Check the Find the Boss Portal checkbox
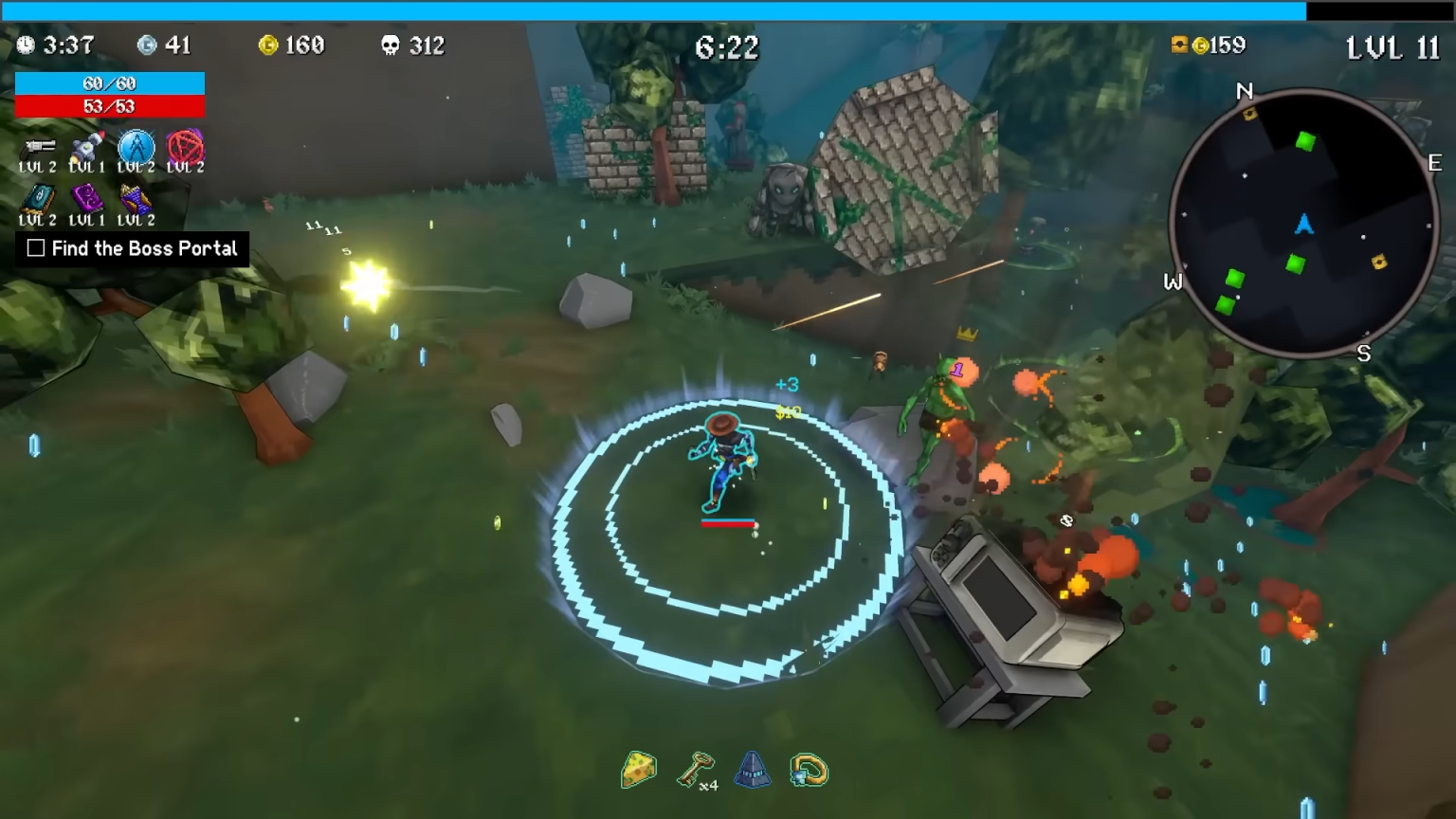1456x819 pixels. point(35,248)
